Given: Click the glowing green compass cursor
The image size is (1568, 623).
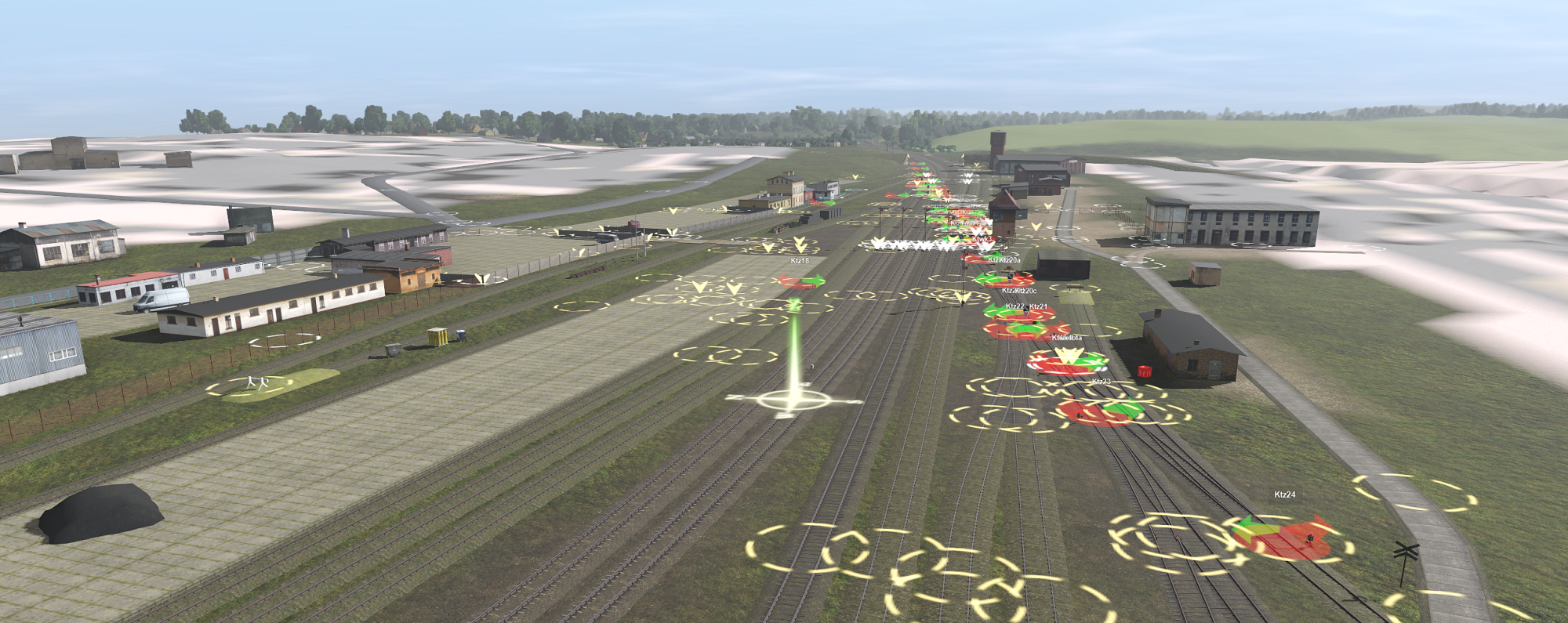Looking at the screenshot, I should pyautogui.click(x=793, y=400).
